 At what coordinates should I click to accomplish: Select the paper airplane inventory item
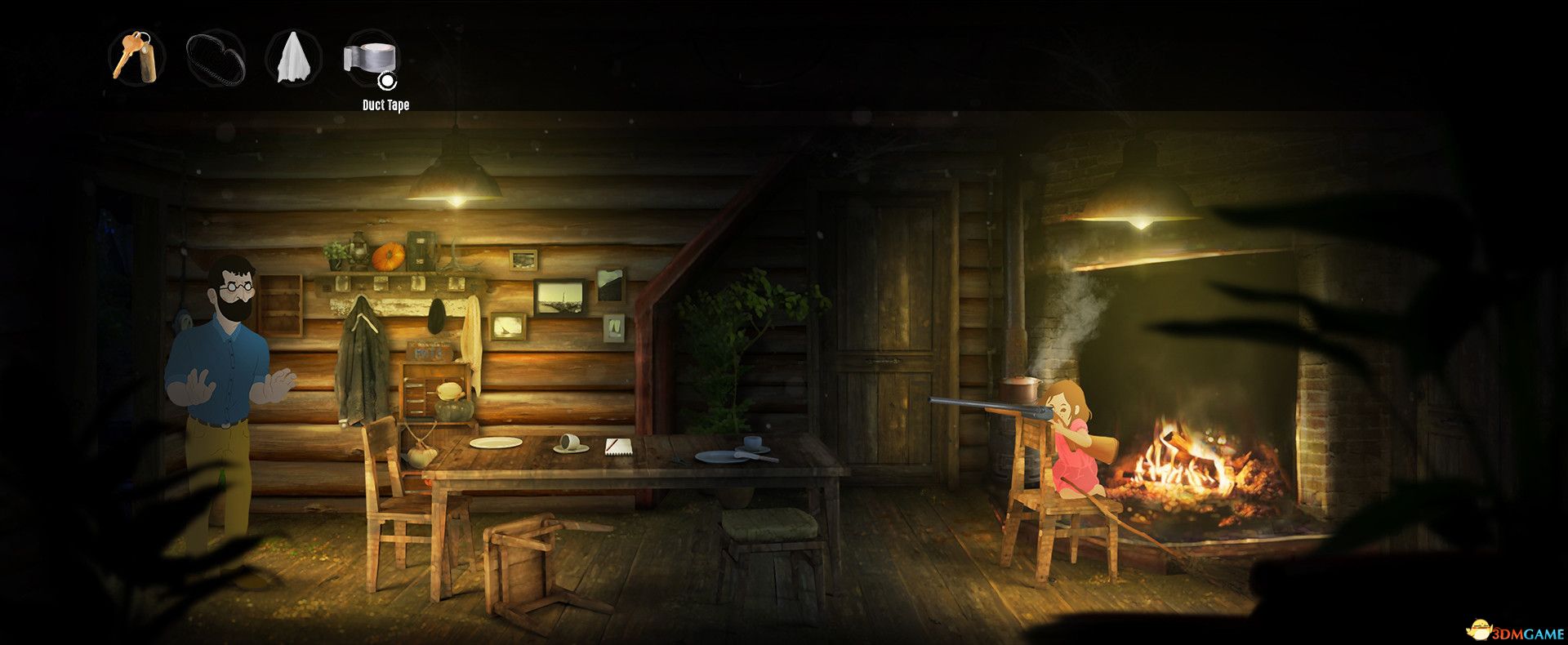(292, 59)
